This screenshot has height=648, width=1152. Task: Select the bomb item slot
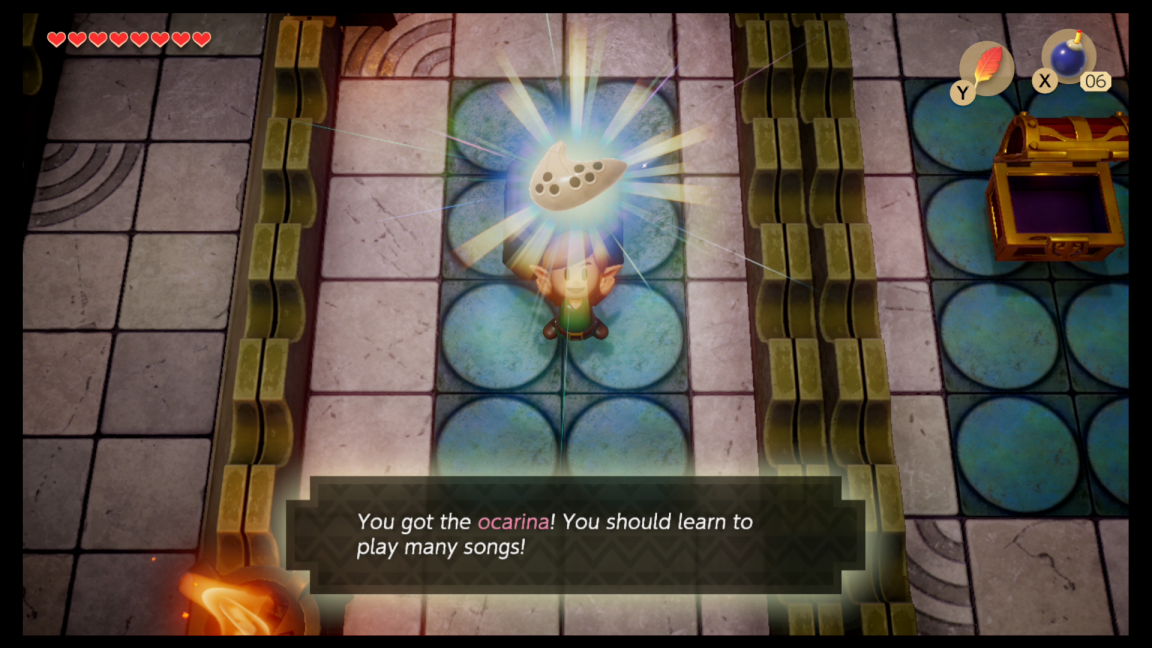(x=1069, y=58)
